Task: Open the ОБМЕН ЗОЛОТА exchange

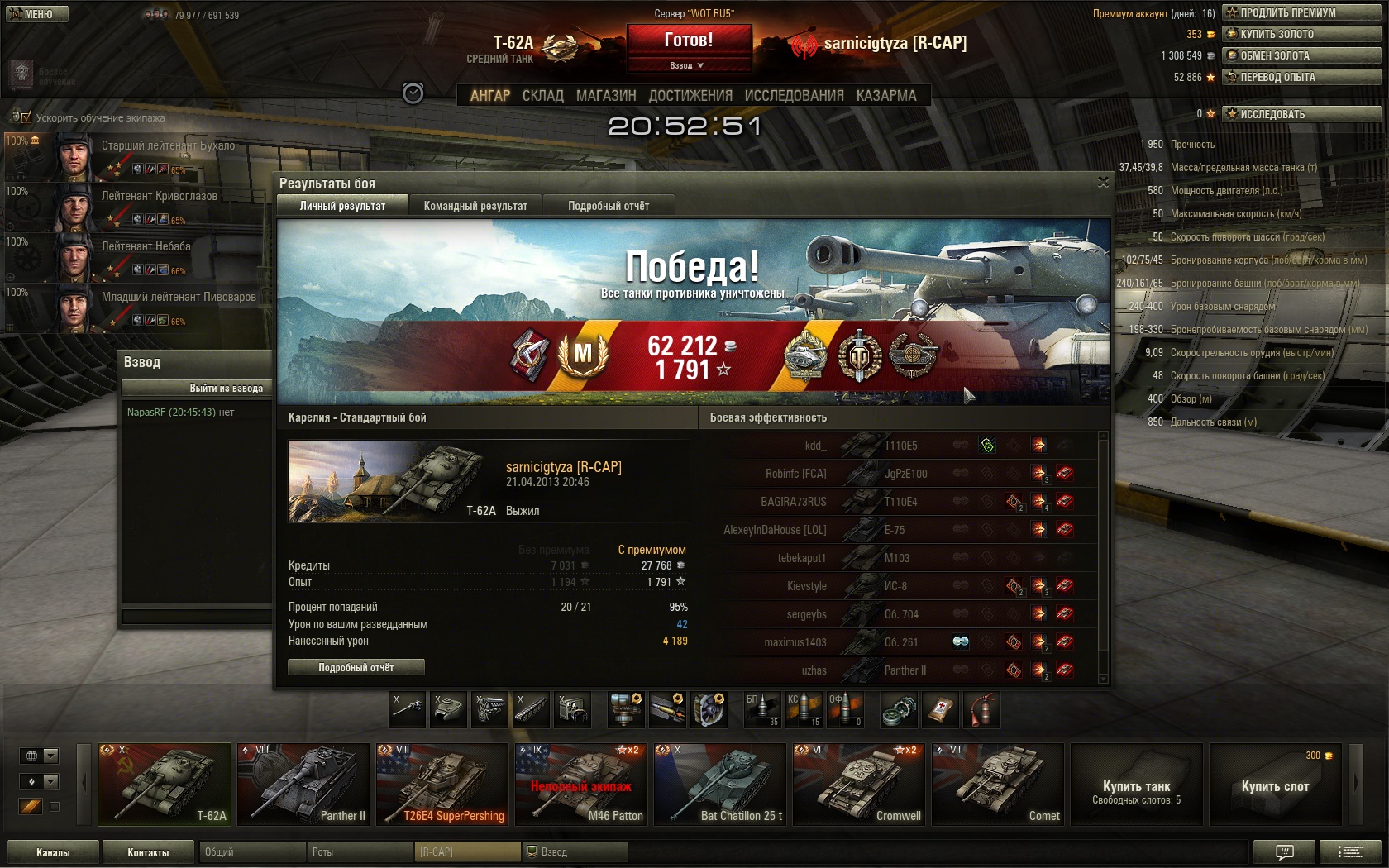Action: (x=1301, y=55)
